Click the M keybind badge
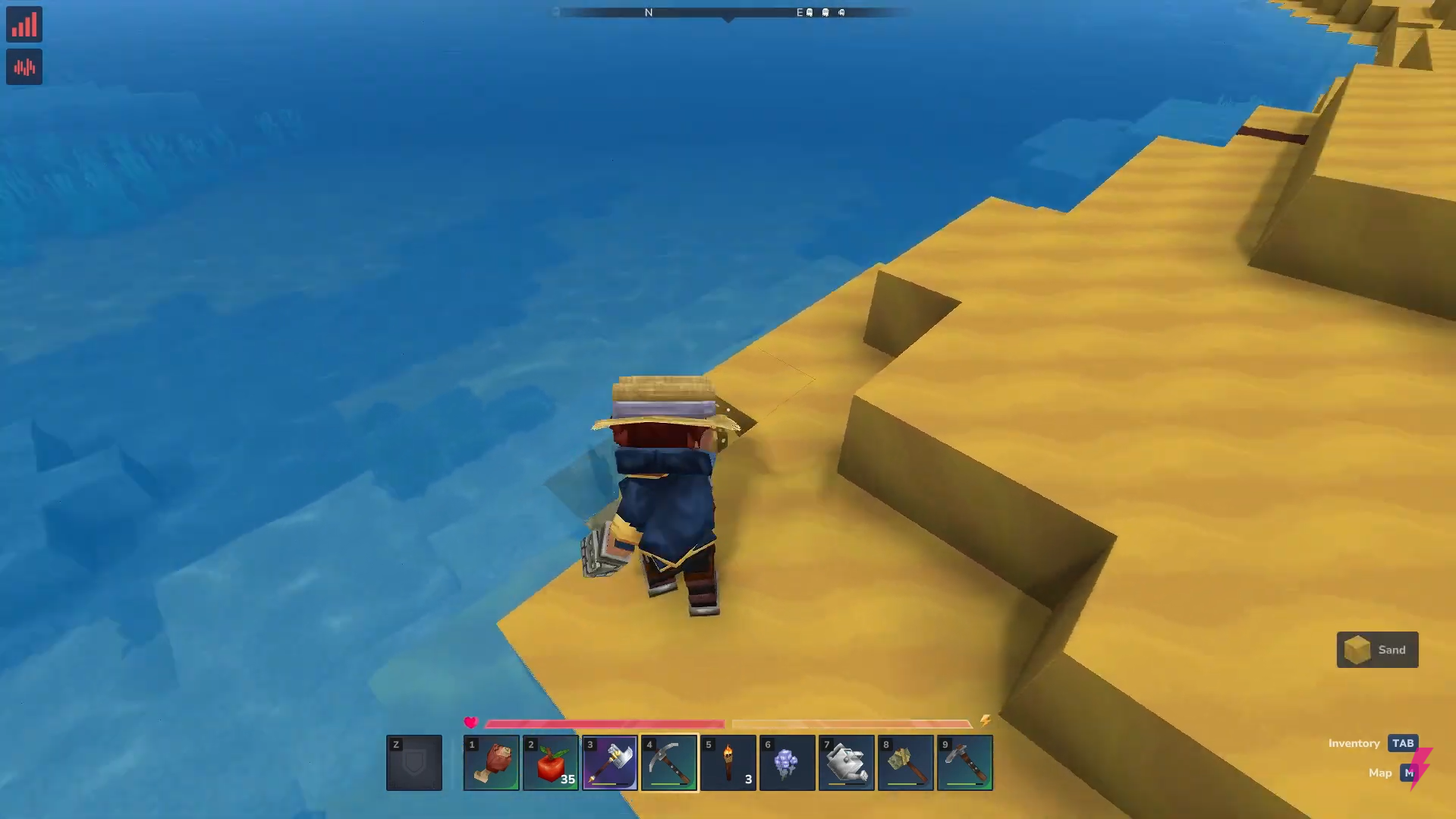This screenshot has height=819, width=1456. [1410, 772]
